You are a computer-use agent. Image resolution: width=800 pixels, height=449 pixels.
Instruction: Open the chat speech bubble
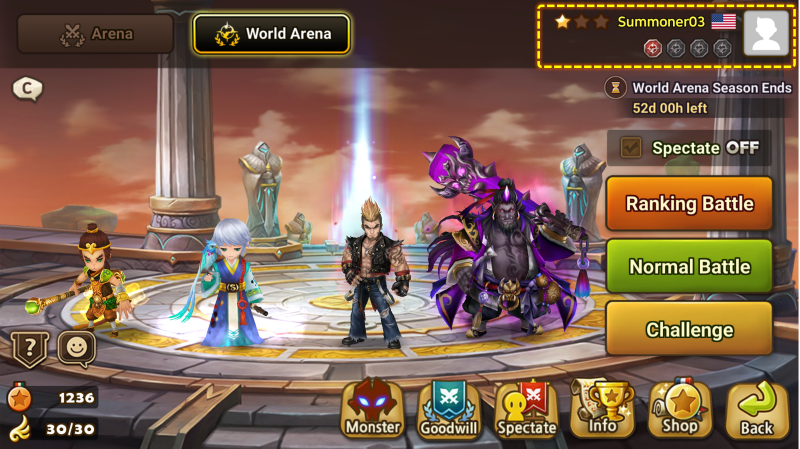[x=27, y=89]
